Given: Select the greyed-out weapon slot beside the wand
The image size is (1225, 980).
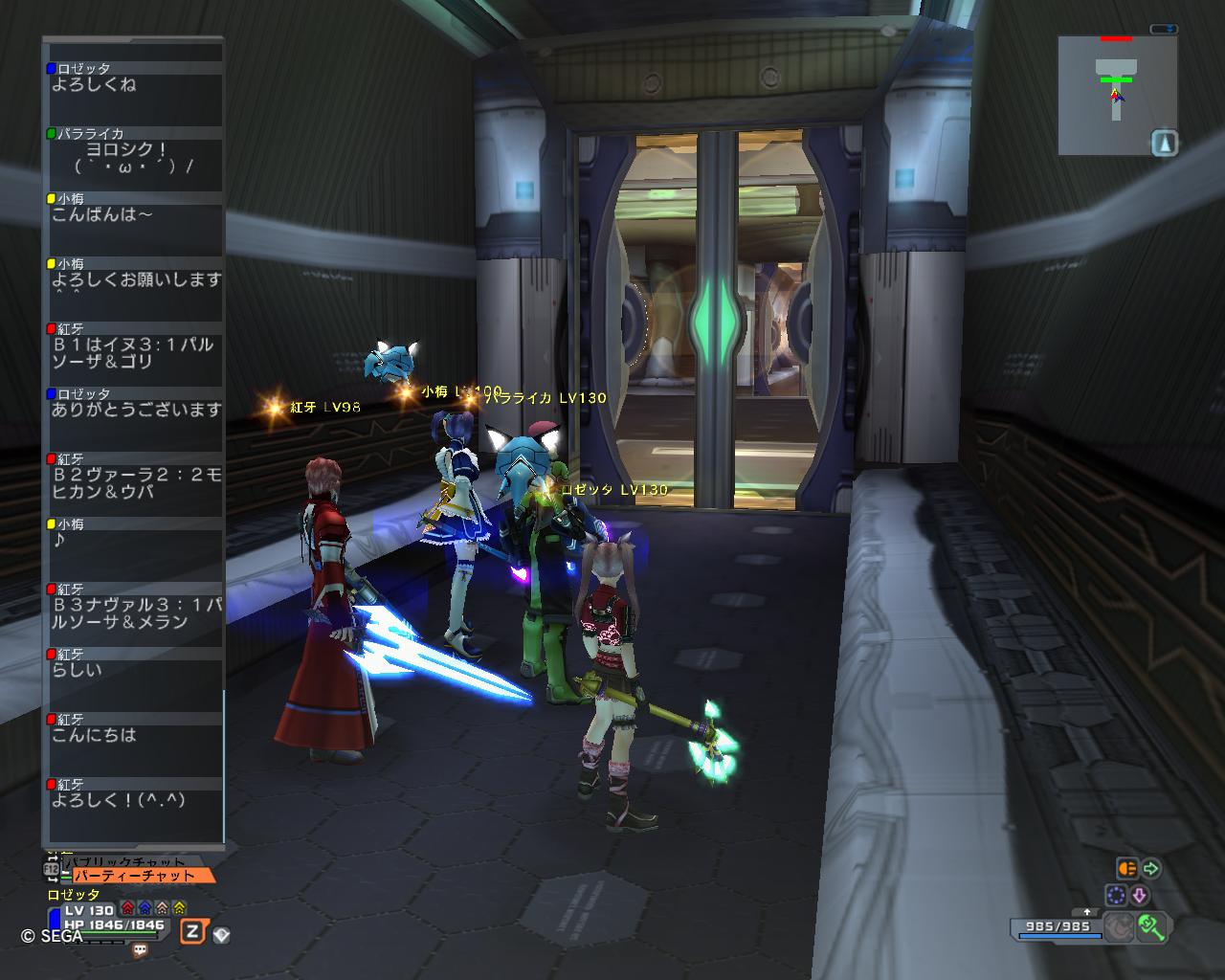Looking at the screenshot, I should click(1117, 926).
